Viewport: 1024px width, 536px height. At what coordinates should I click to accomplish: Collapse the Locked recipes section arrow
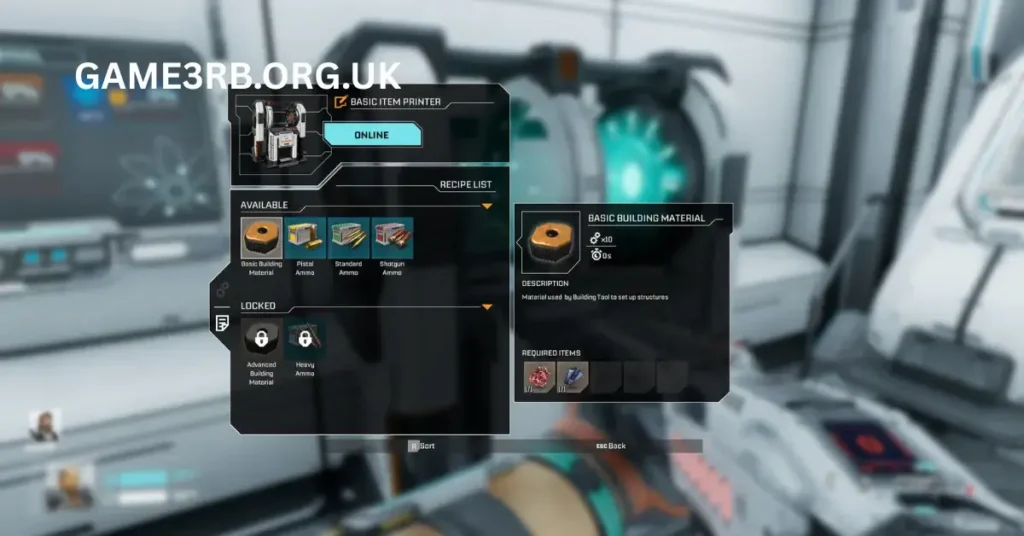pyautogui.click(x=487, y=307)
